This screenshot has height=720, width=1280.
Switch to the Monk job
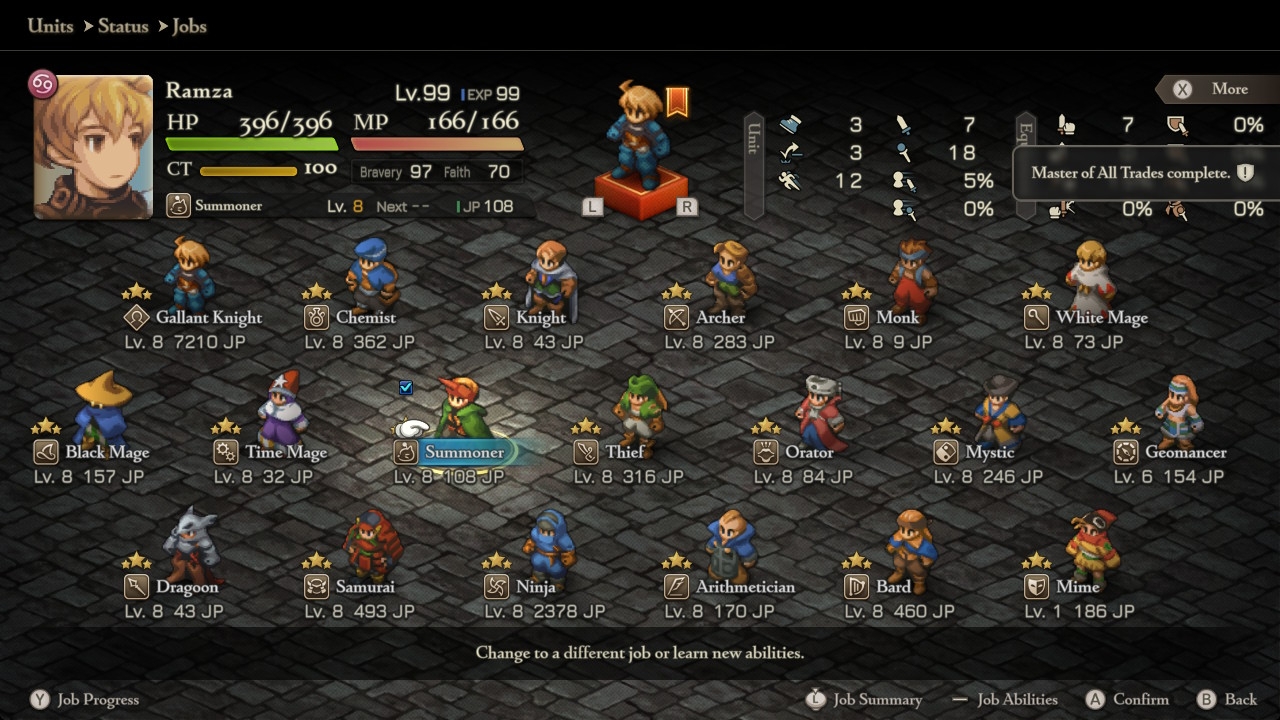(896, 318)
